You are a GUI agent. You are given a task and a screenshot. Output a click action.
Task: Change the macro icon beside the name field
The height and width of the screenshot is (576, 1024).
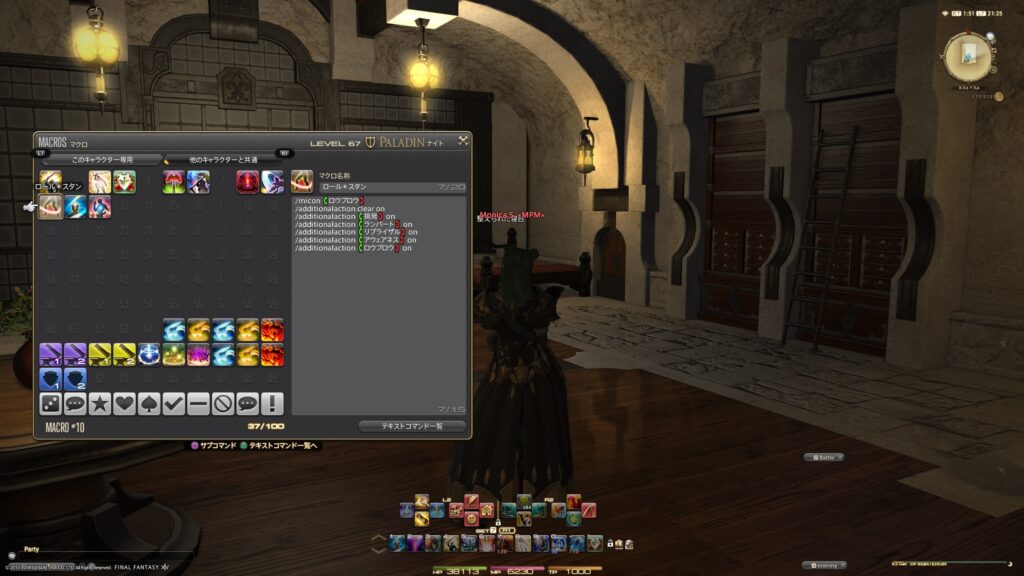pyautogui.click(x=303, y=181)
